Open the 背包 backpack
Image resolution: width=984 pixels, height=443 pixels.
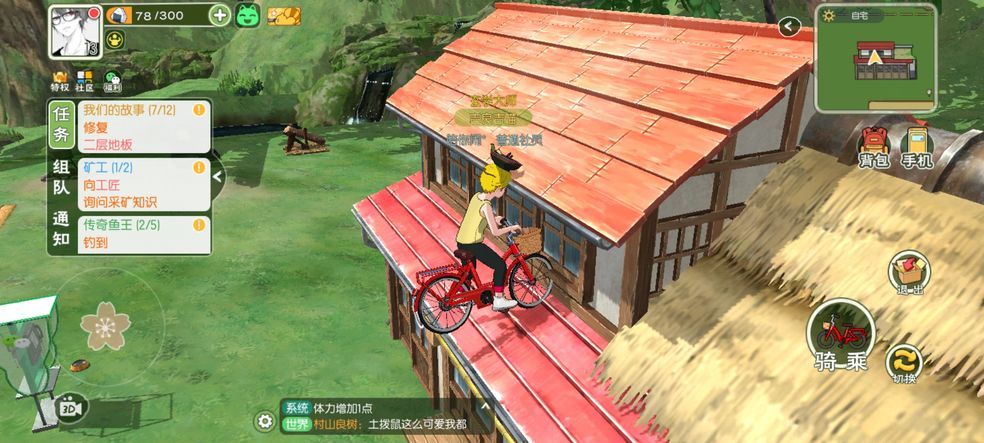[873, 147]
